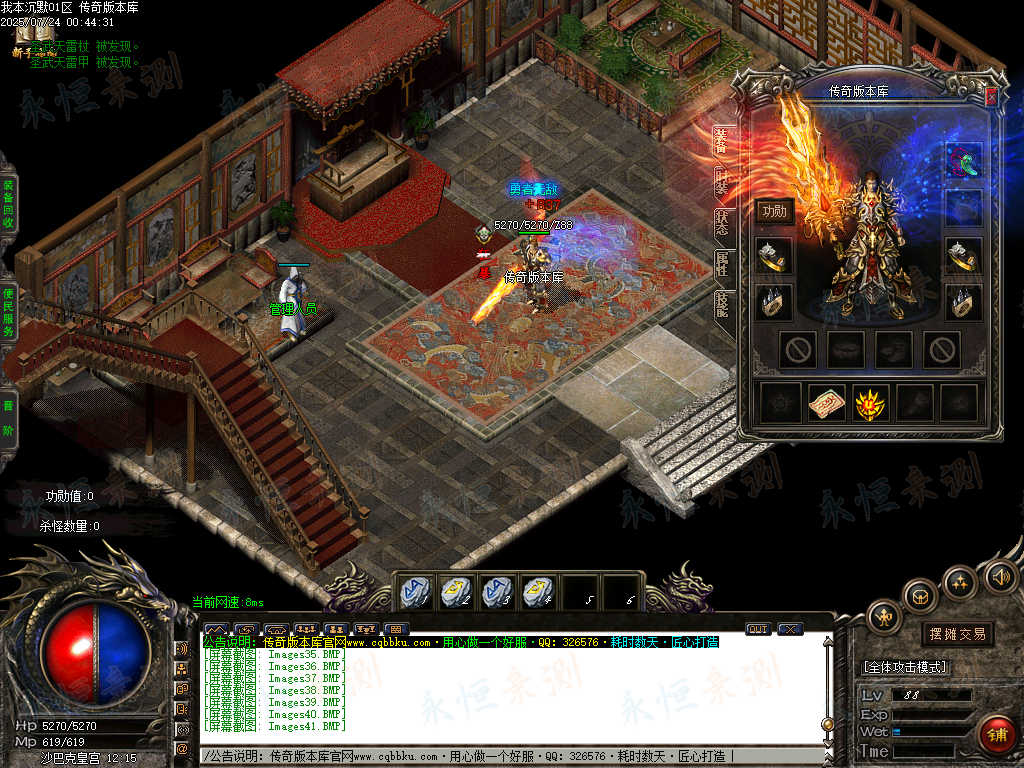Open the 便民服务 side menu
The width and height of the screenshot is (1024, 768).
[7, 311]
